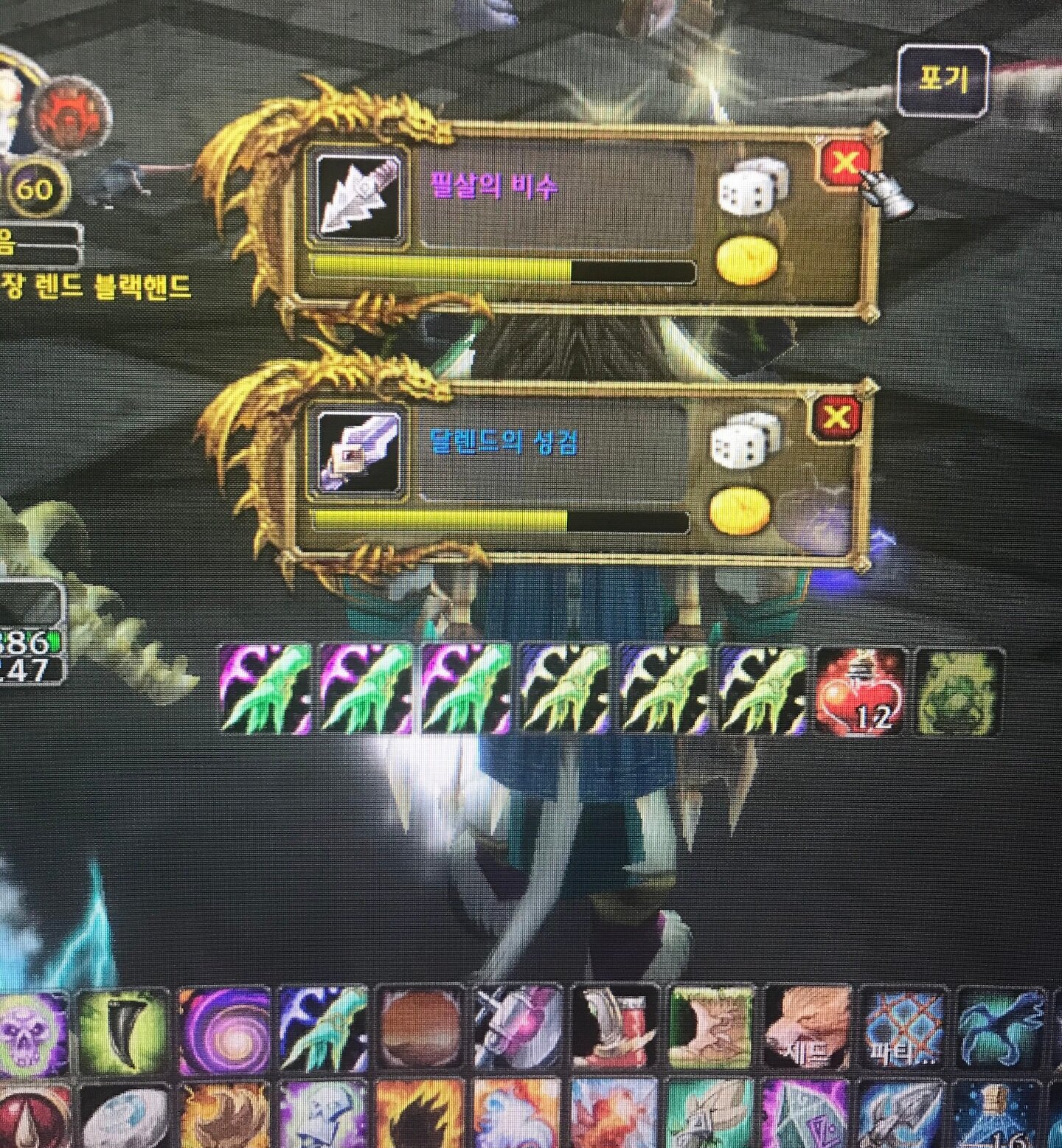The image size is (1062, 1148).
Task: Click the 포기 button
Action: coord(943,80)
